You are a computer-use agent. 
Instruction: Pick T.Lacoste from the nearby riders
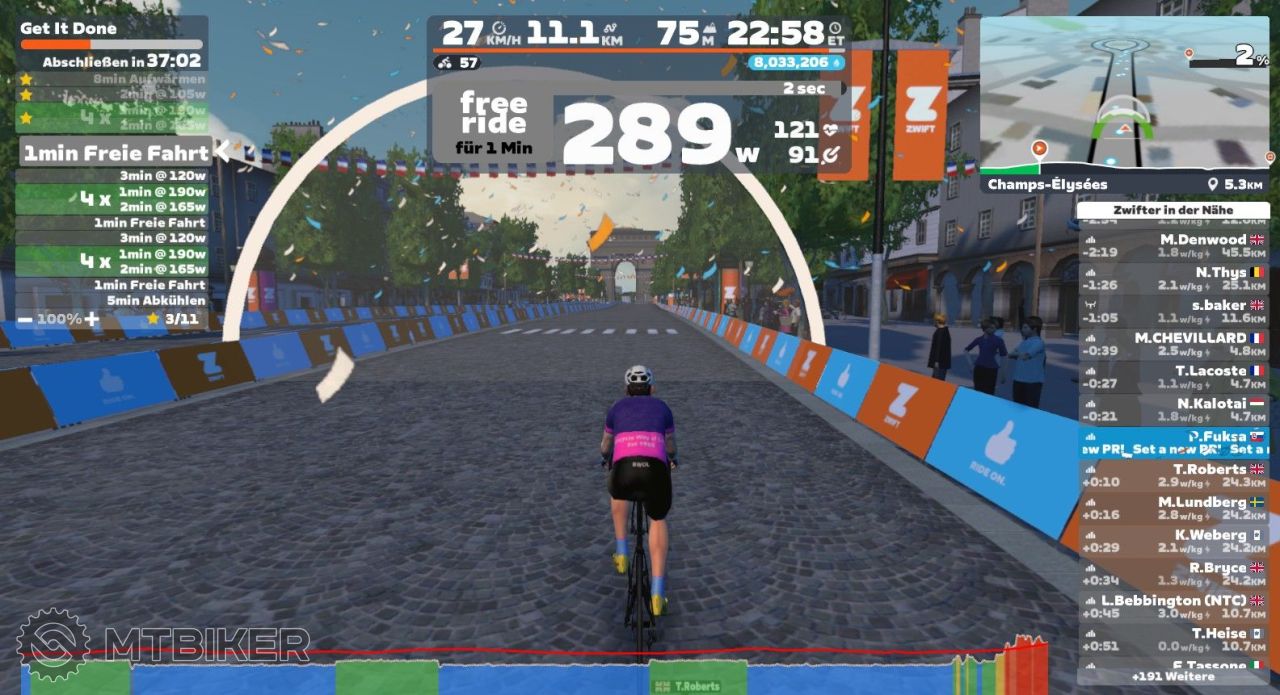coord(1173,377)
